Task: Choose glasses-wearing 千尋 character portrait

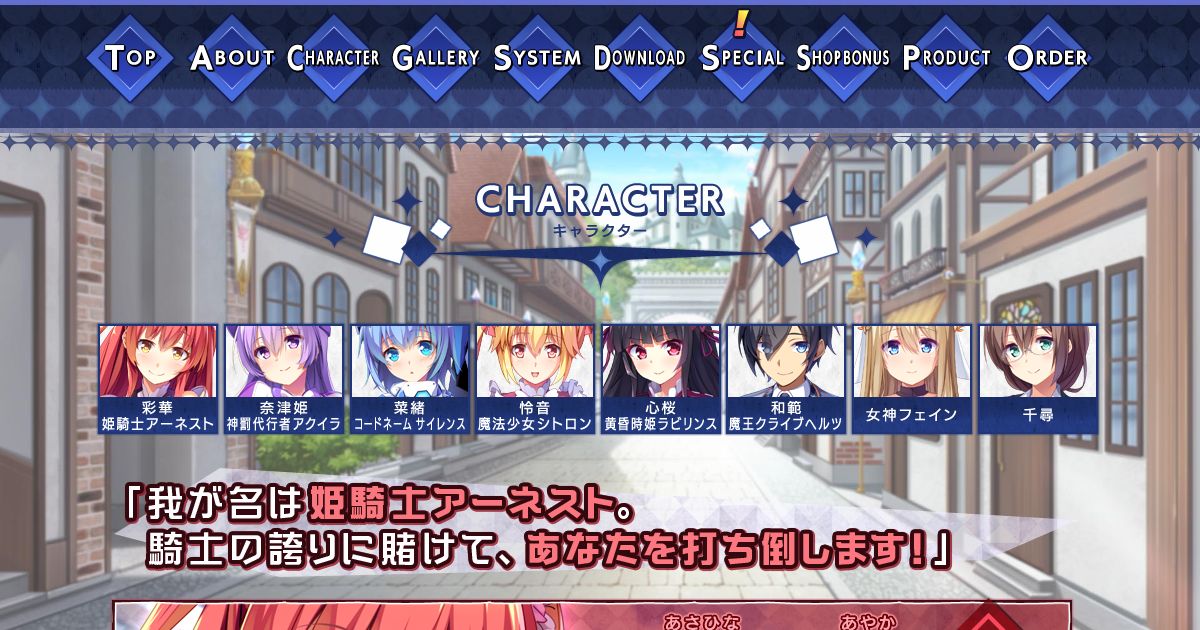Action: coord(1038,379)
